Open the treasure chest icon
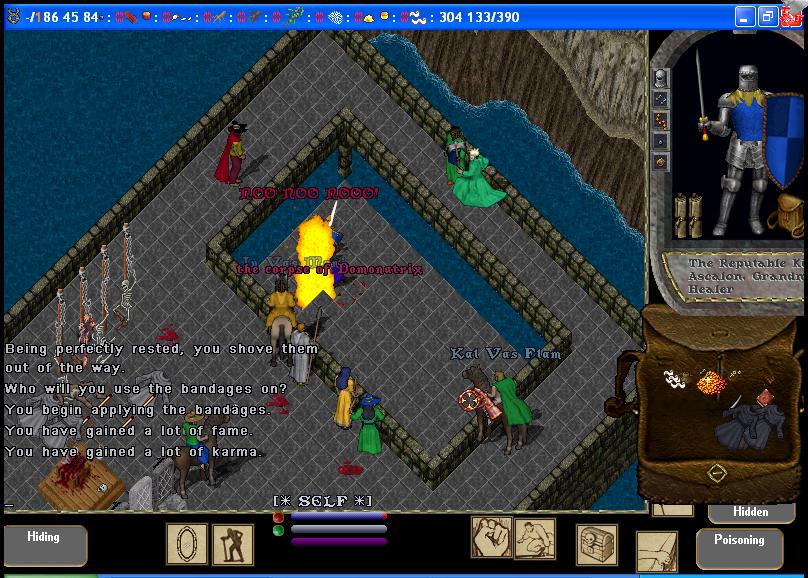 pos(596,543)
